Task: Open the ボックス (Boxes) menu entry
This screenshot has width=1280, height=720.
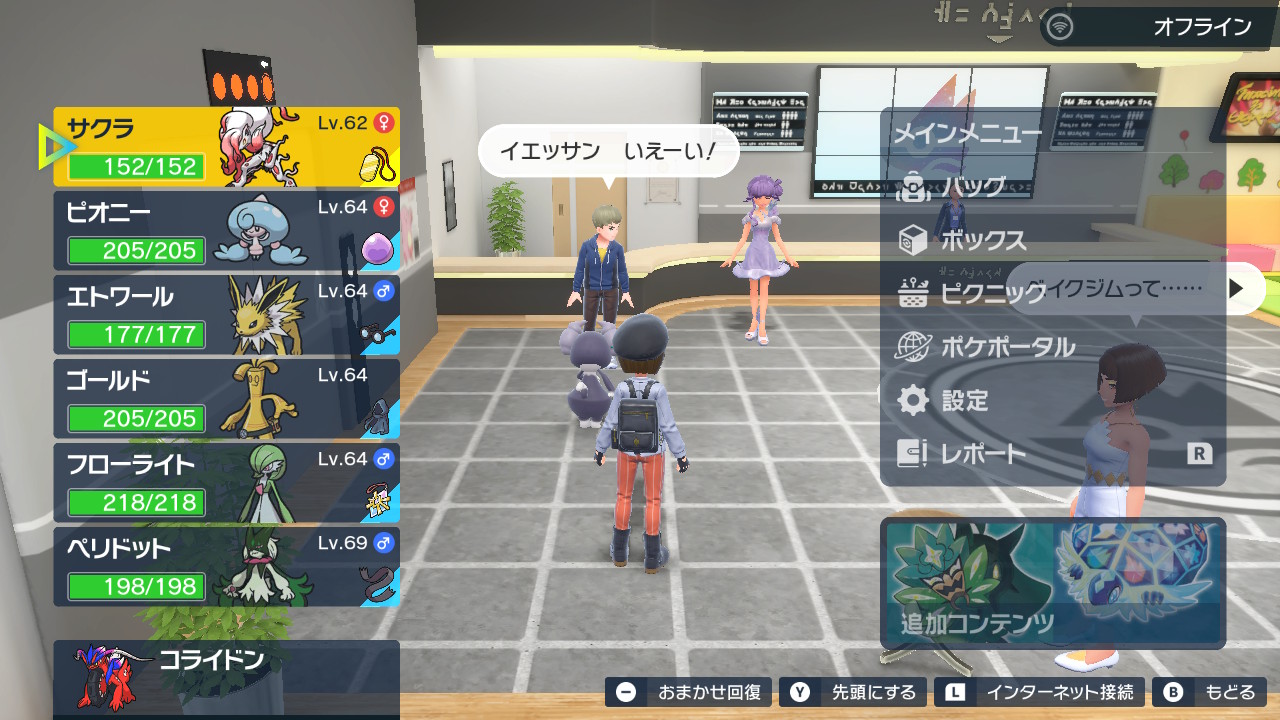Action: tap(984, 240)
